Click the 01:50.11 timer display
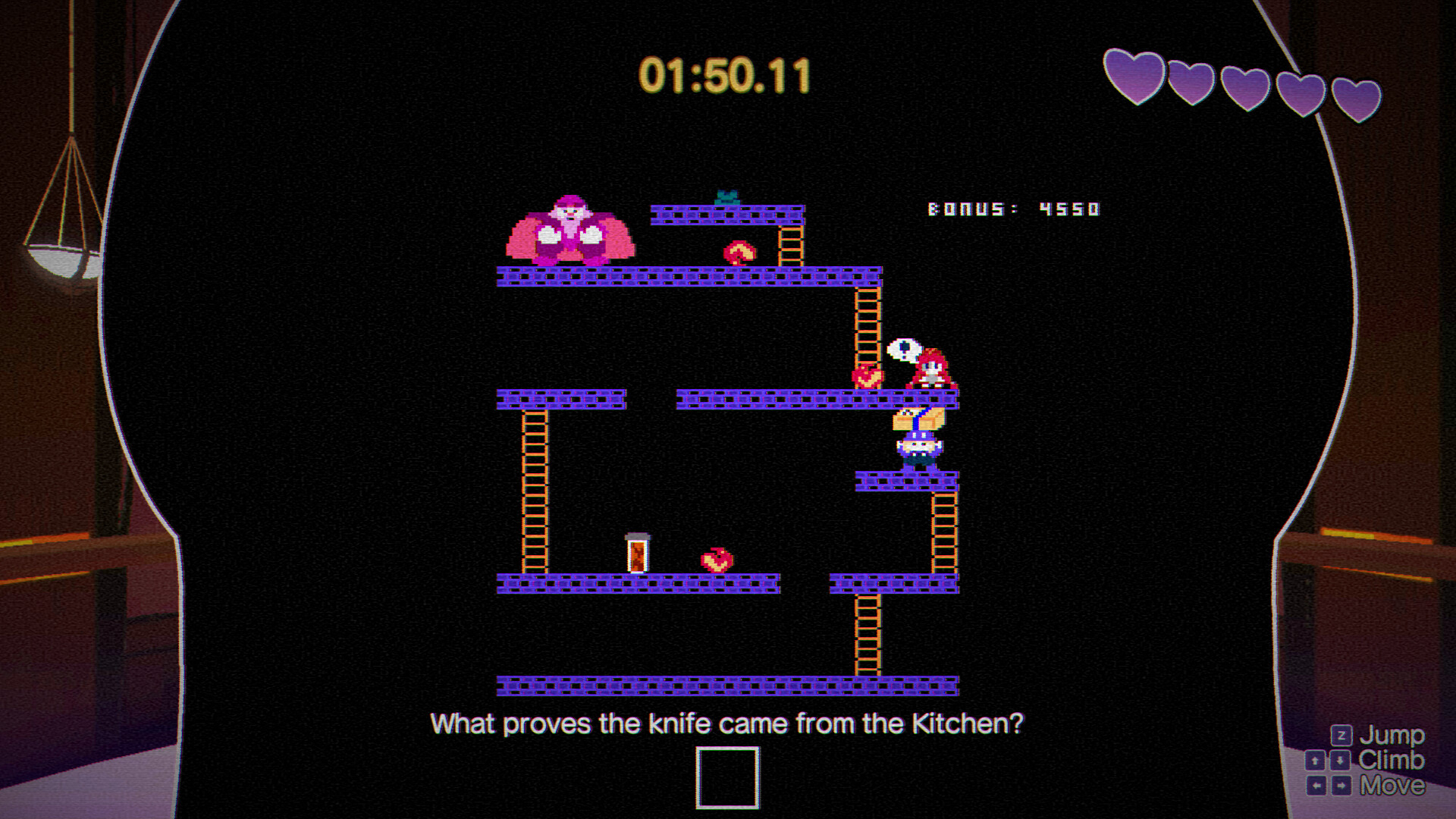Viewport: 1456px width, 819px height. click(x=726, y=74)
